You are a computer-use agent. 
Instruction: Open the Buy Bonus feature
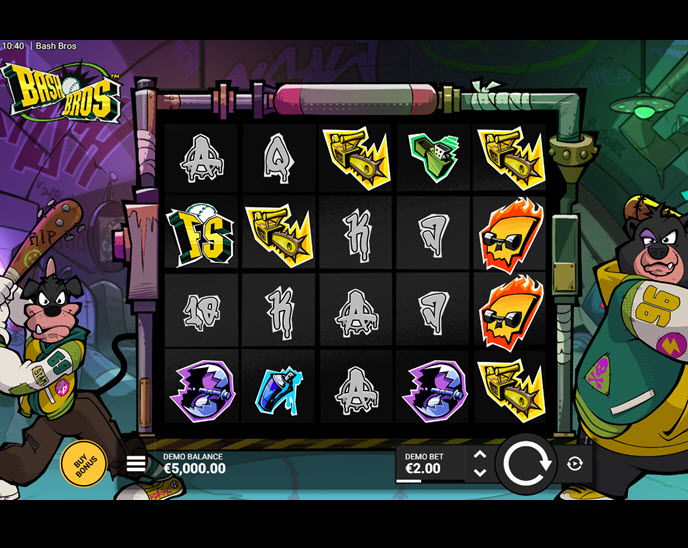(84, 463)
